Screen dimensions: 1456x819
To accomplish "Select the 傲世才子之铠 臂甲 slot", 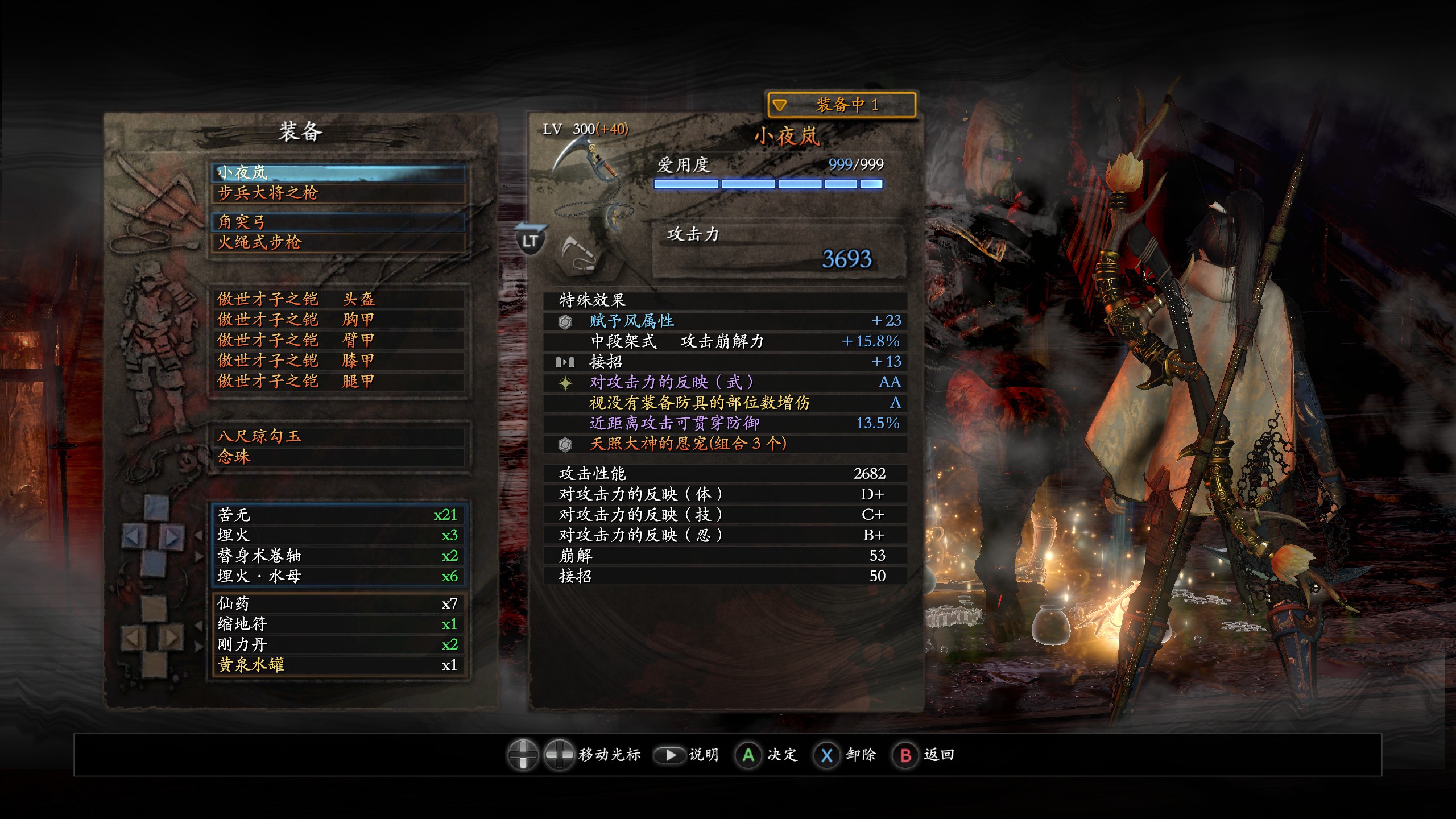I will pyautogui.click(x=339, y=340).
